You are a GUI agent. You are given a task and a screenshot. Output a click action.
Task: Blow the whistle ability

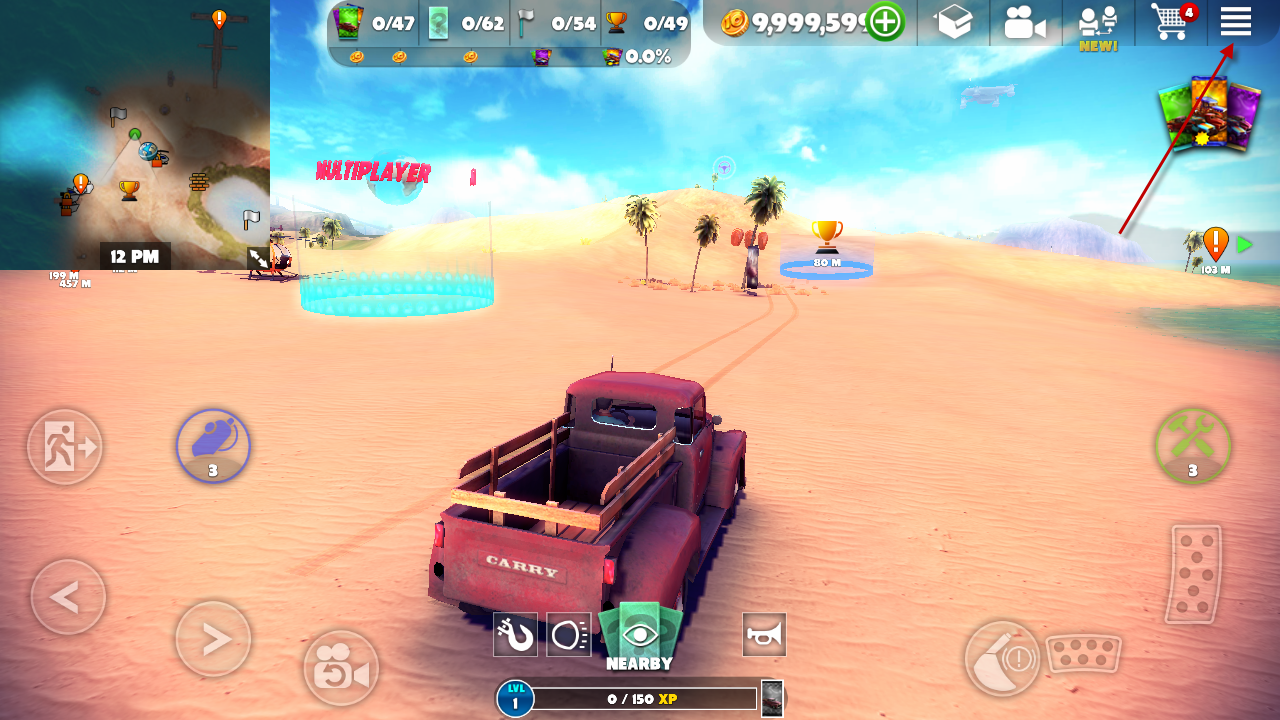tap(213, 445)
